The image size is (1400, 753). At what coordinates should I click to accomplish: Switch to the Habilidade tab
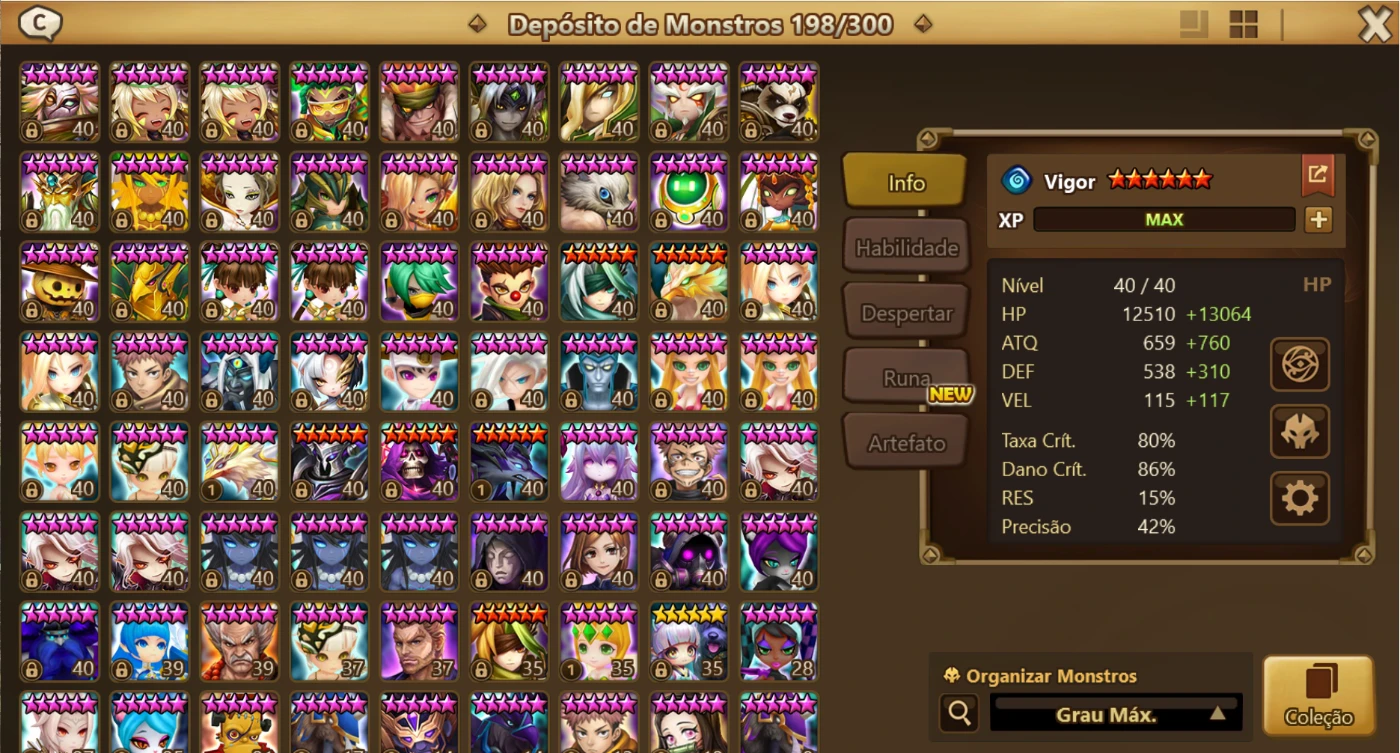(906, 245)
